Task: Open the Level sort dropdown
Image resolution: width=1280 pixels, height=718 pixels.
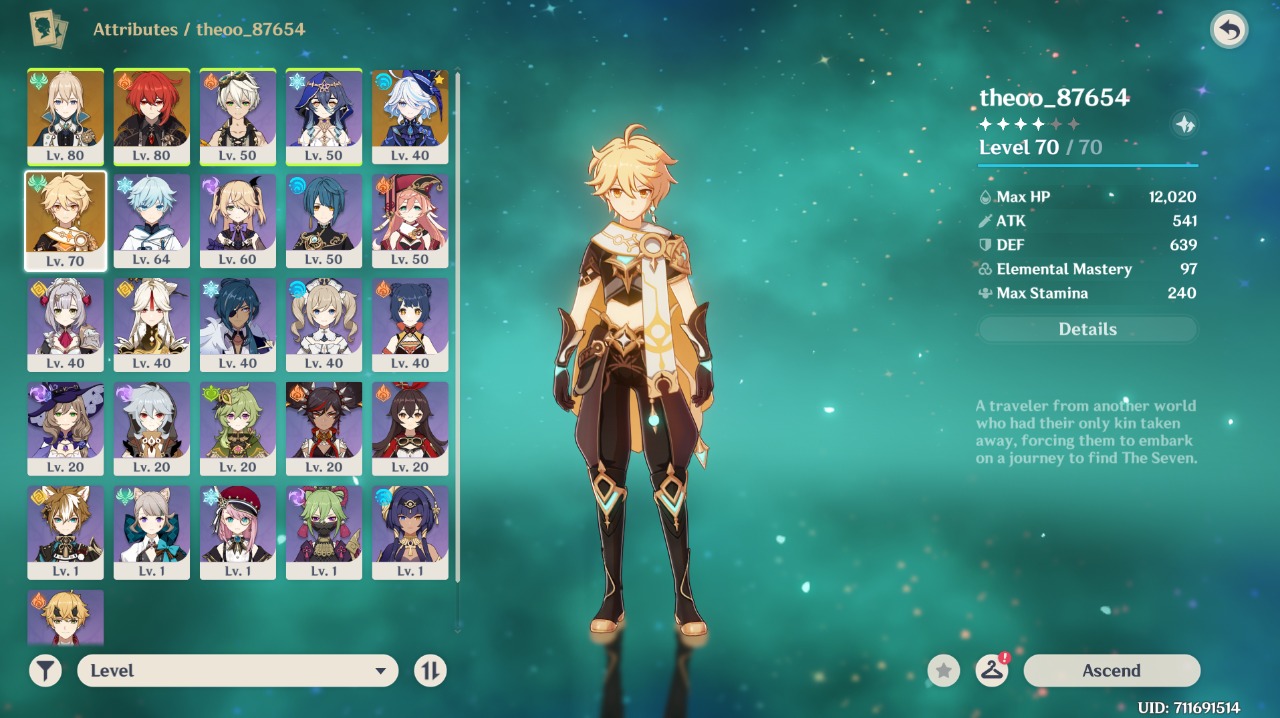Action: pos(237,671)
